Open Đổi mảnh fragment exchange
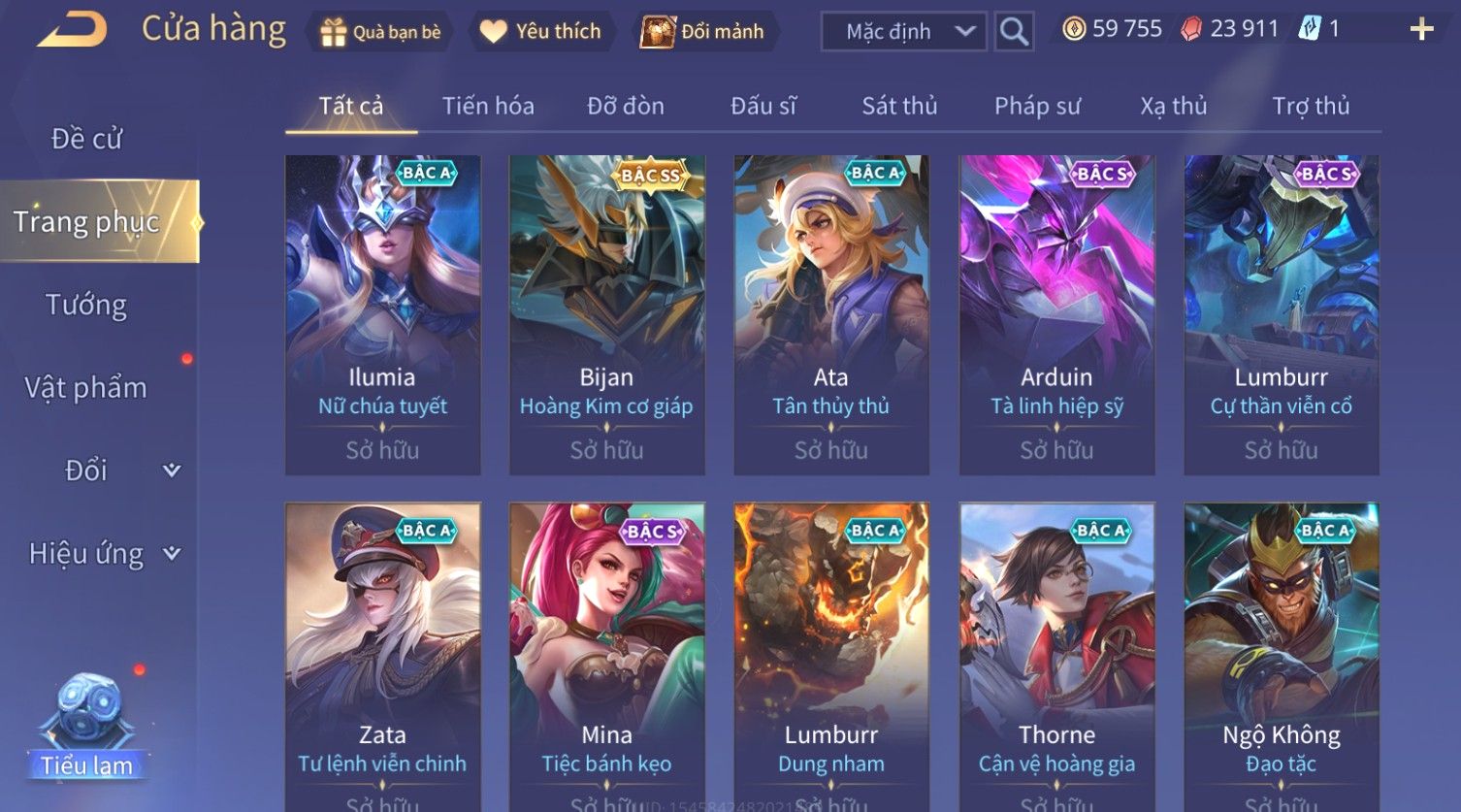1461x812 pixels. [702, 32]
